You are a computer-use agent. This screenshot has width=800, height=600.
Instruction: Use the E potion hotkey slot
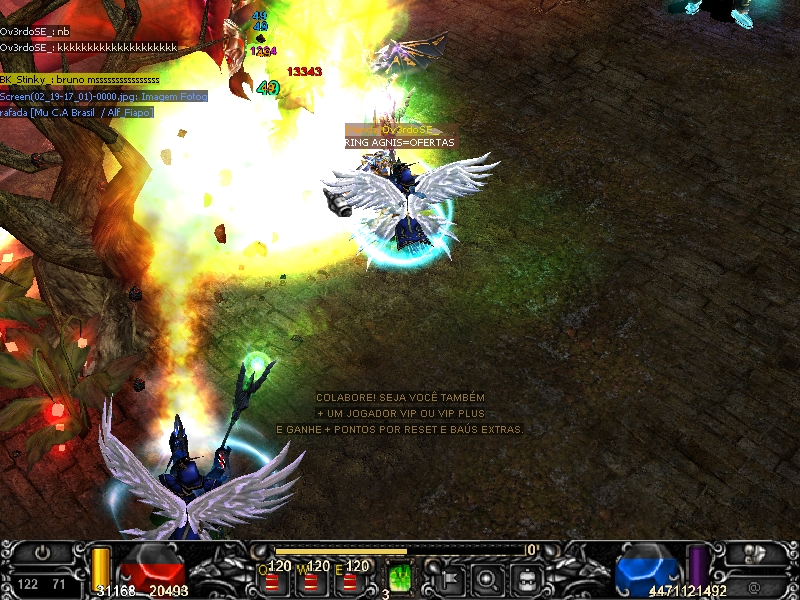[349, 578]
